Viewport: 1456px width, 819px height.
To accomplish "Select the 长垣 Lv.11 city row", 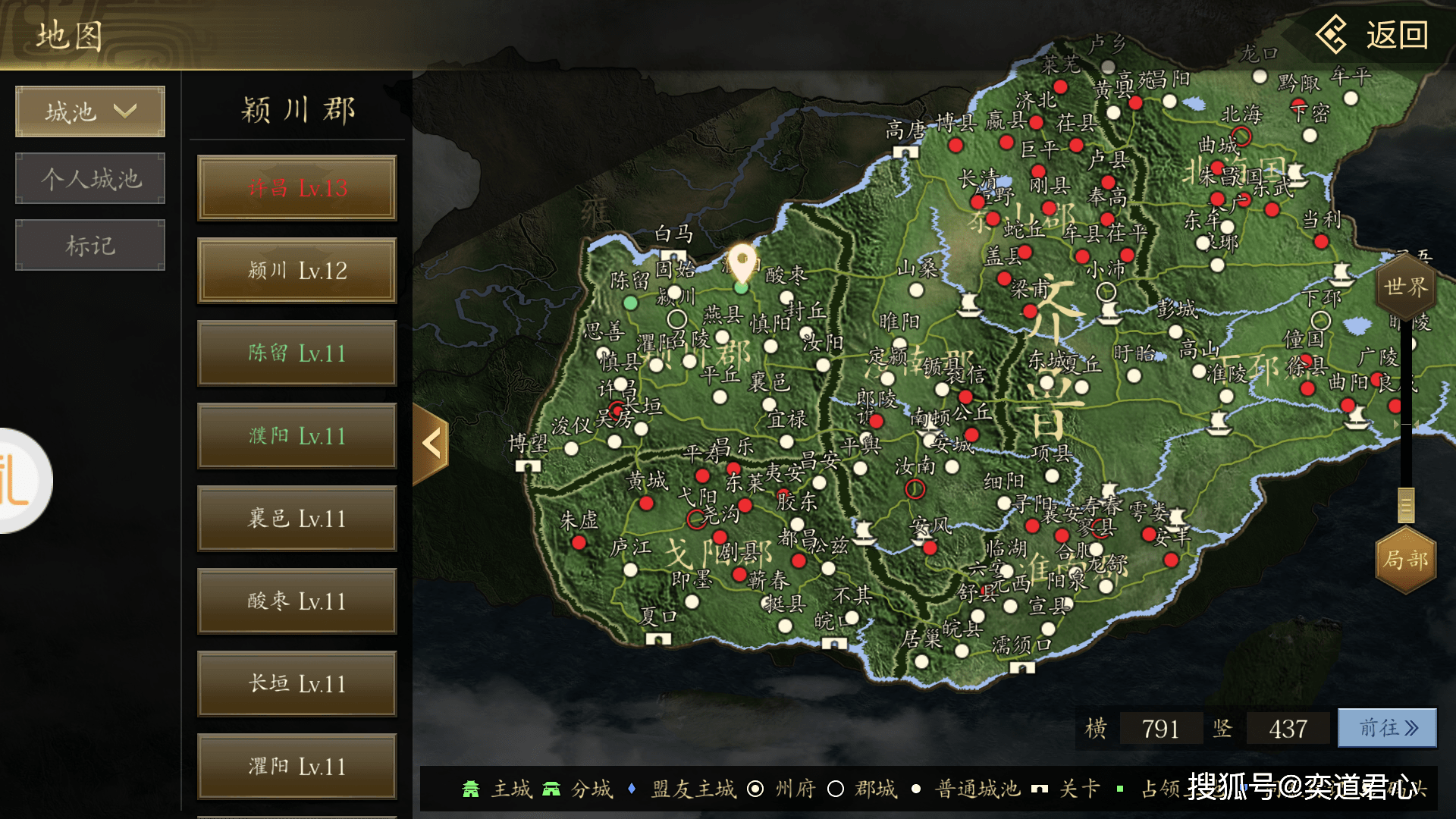I will point(297,684).
